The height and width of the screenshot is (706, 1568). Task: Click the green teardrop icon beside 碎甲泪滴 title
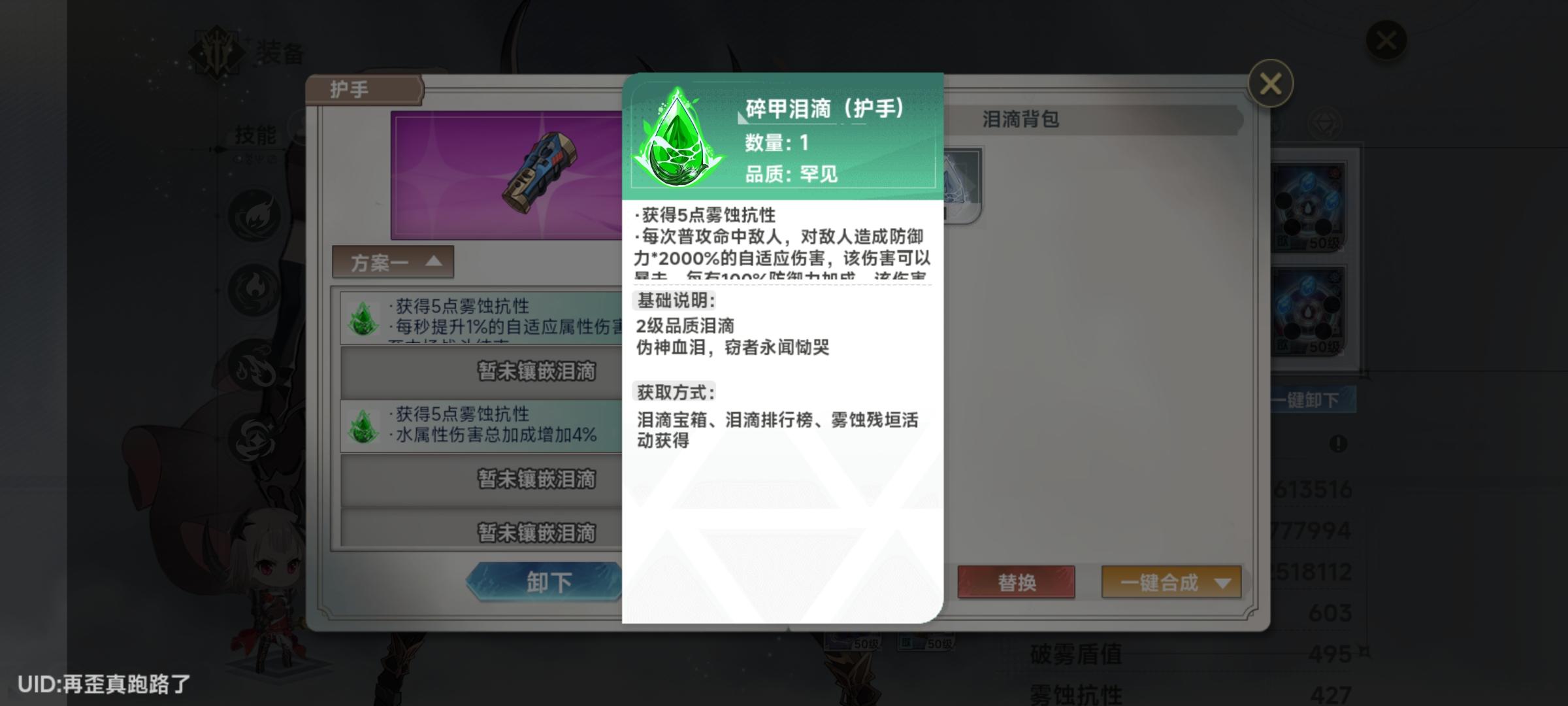point(678,137)
